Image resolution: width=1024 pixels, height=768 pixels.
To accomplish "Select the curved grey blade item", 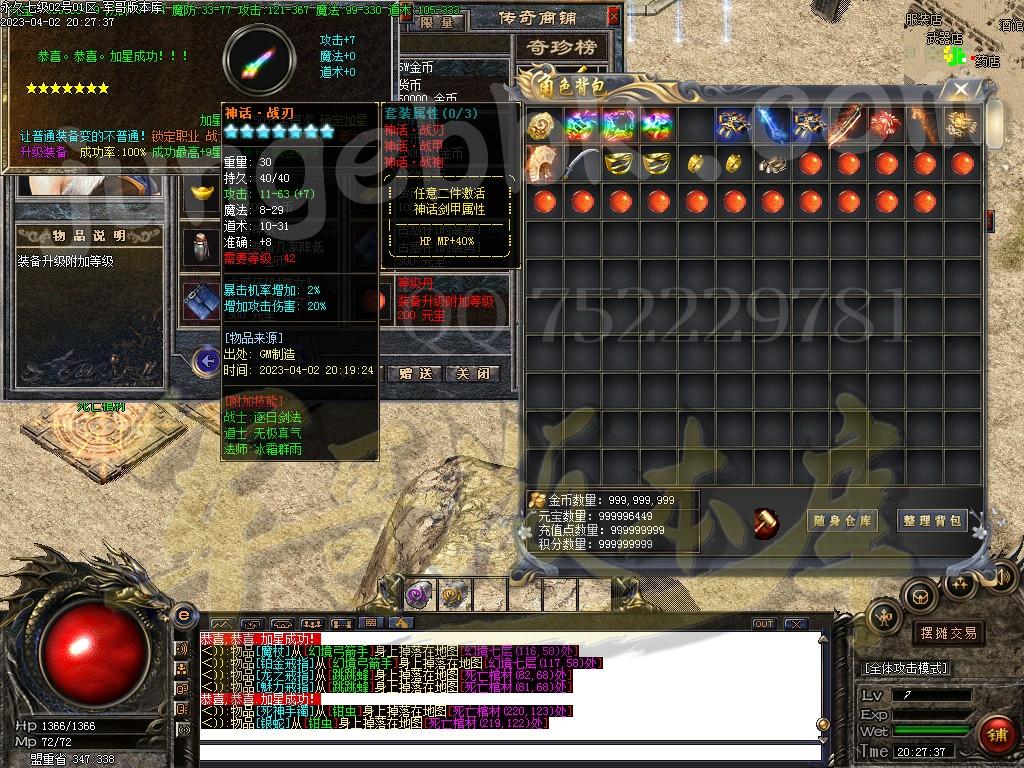I will 581,163.
